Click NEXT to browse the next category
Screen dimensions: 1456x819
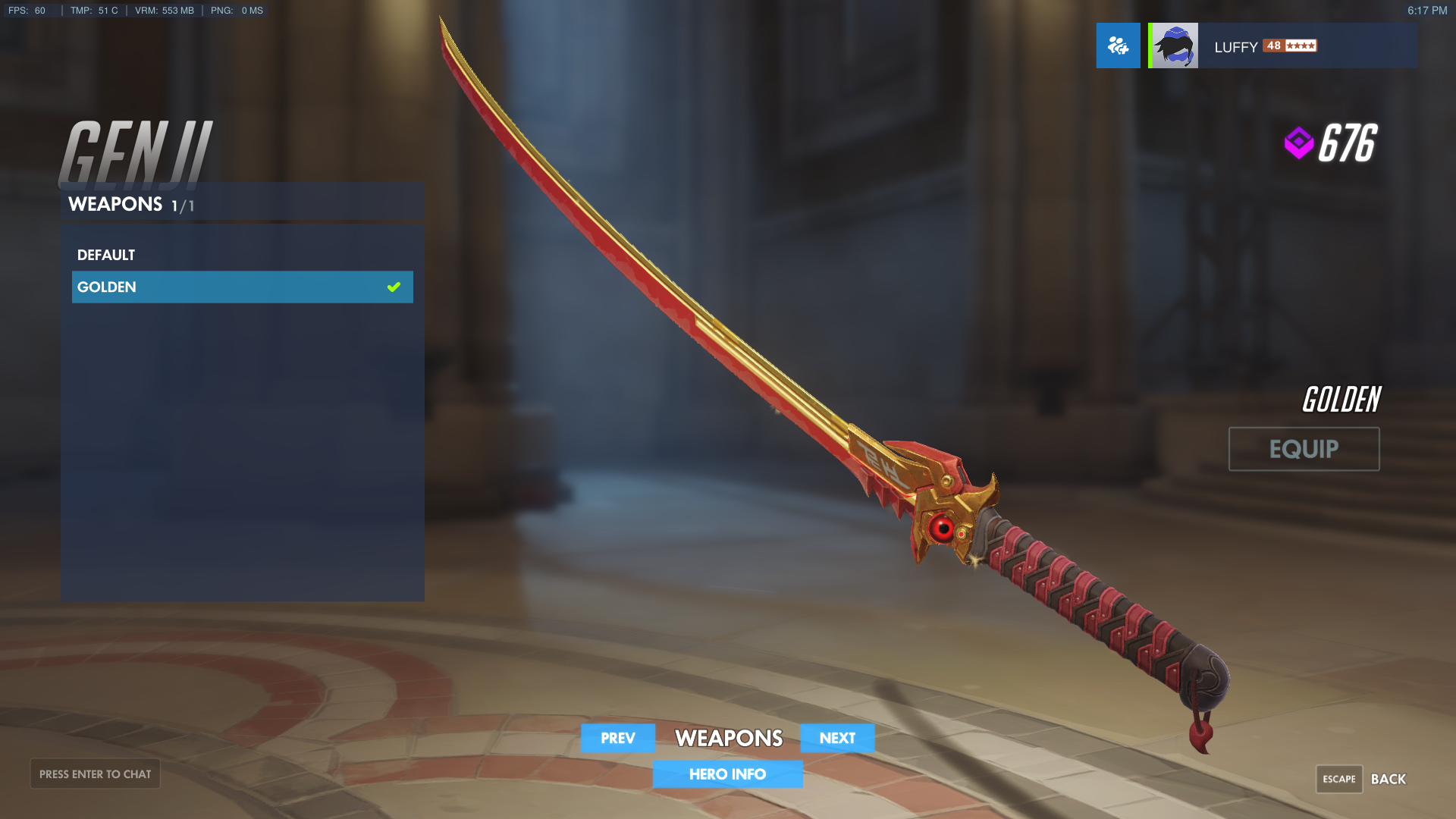point(837,738)
